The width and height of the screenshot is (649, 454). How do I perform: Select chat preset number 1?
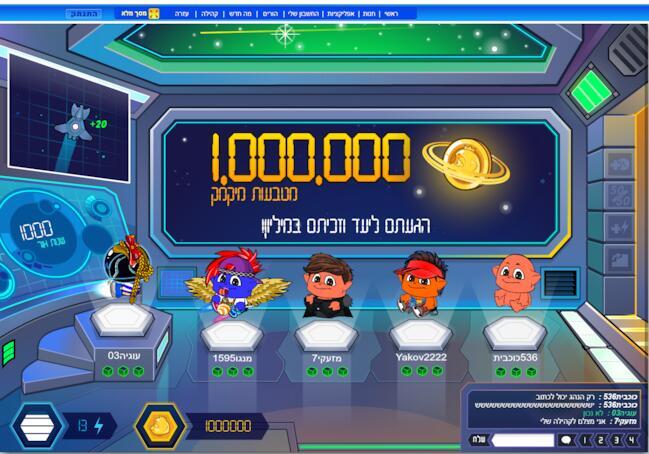(x=586, y=439)
